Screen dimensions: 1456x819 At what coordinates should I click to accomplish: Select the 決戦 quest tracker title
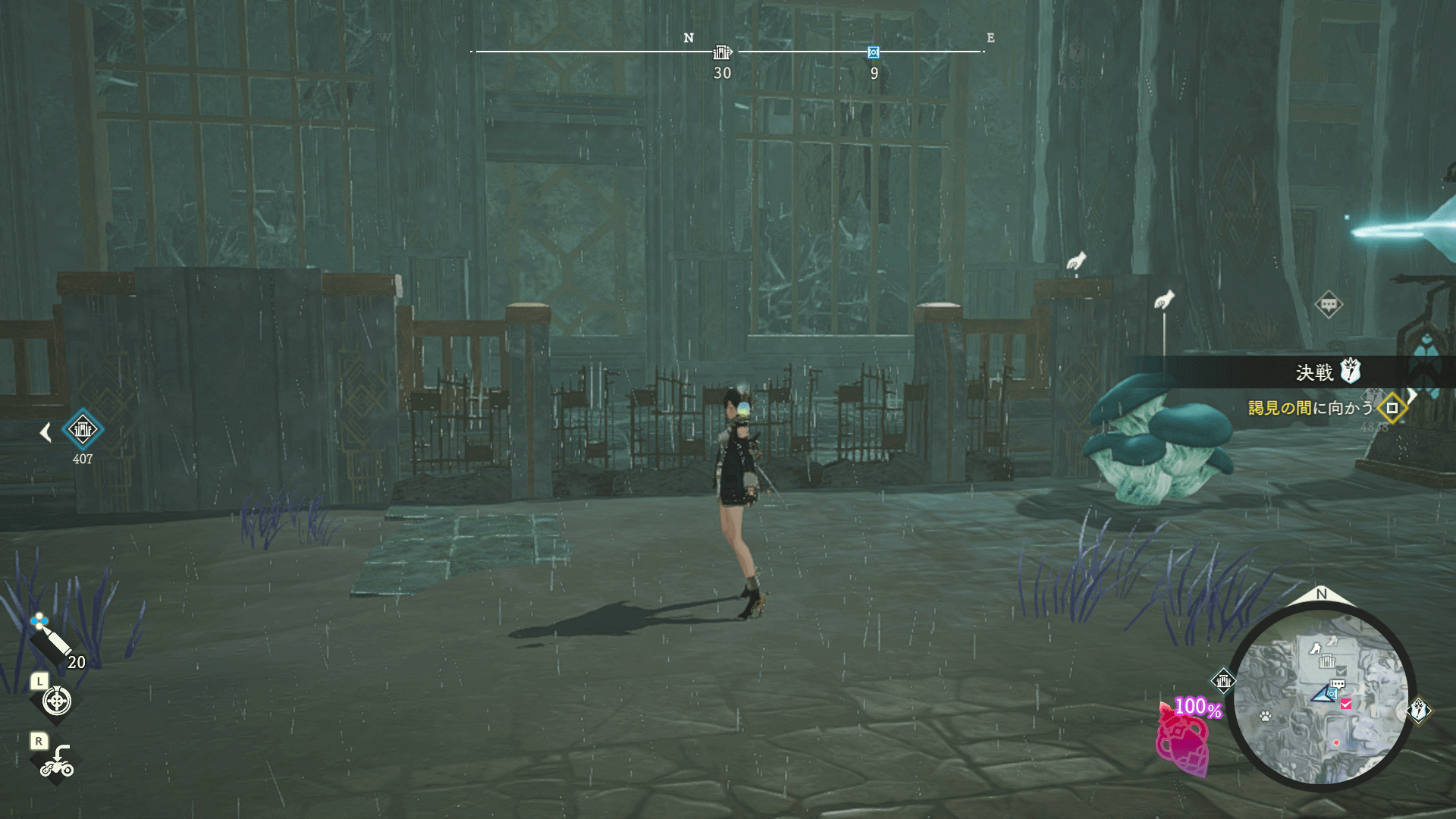(1314, 372)
